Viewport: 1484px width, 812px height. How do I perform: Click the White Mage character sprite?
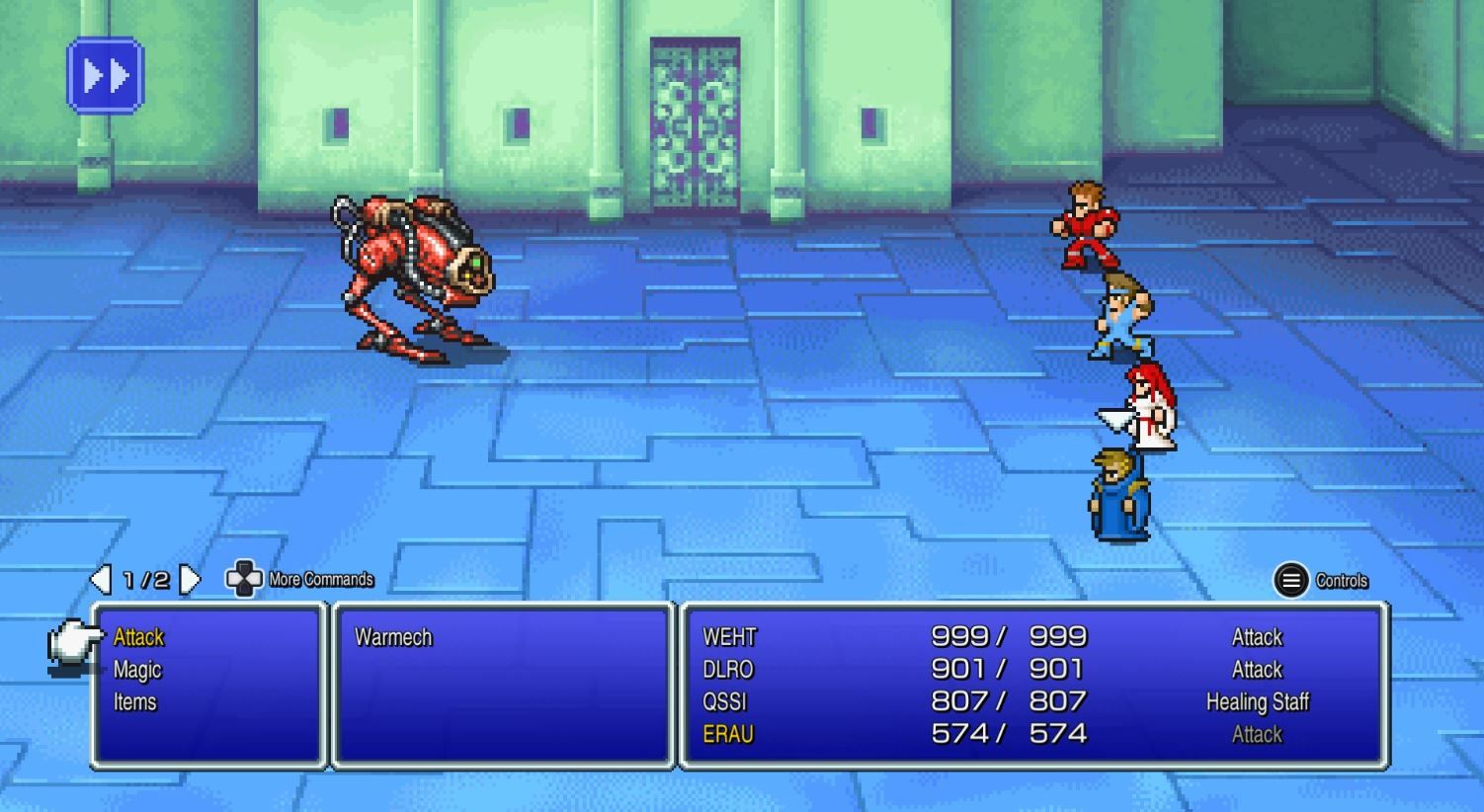tap(1143, 410)
